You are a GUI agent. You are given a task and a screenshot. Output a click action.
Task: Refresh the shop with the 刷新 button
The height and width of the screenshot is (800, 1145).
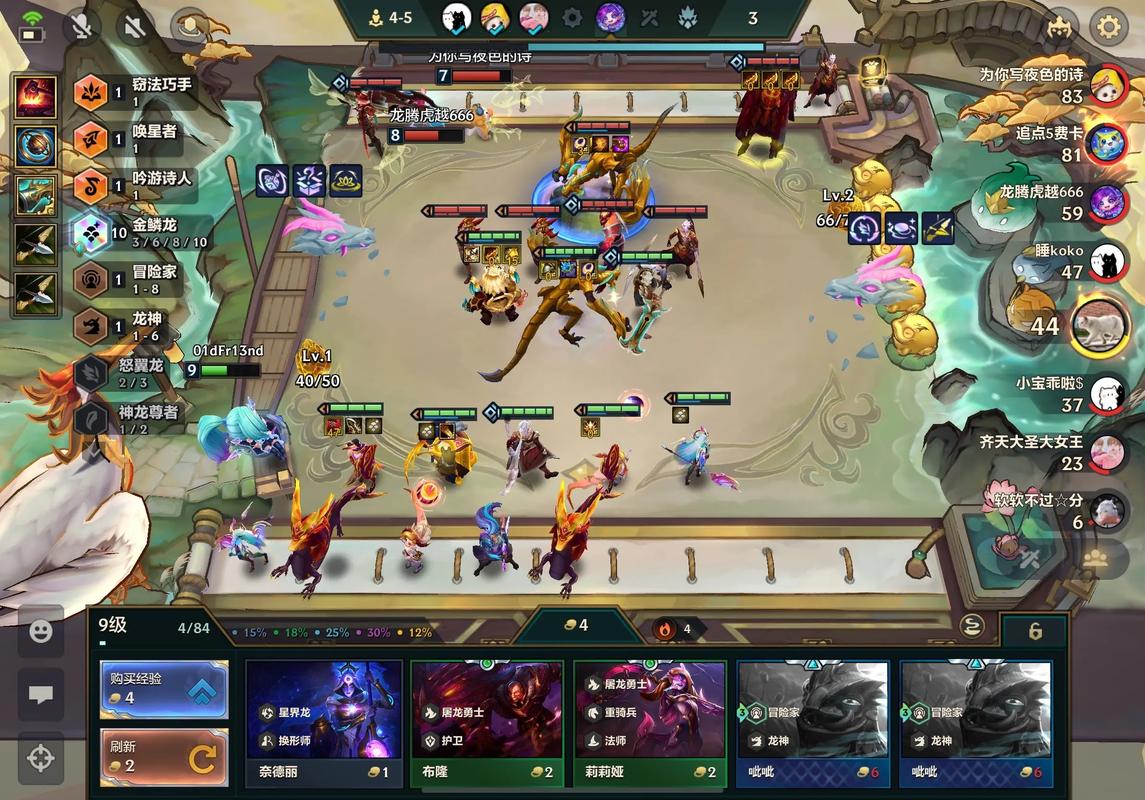(x=164, y=757)
